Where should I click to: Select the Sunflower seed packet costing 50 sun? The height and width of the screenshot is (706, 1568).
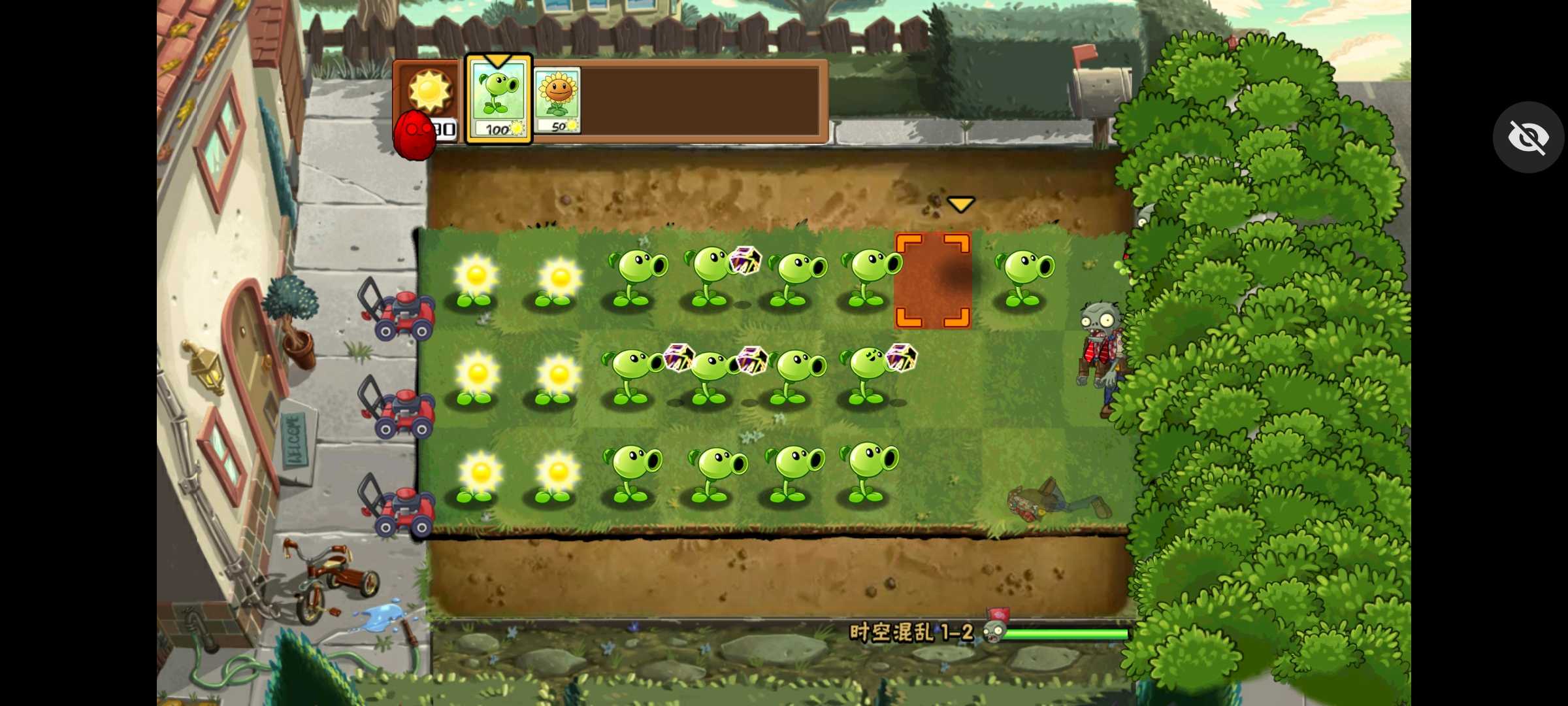click(x=559, y=99)
